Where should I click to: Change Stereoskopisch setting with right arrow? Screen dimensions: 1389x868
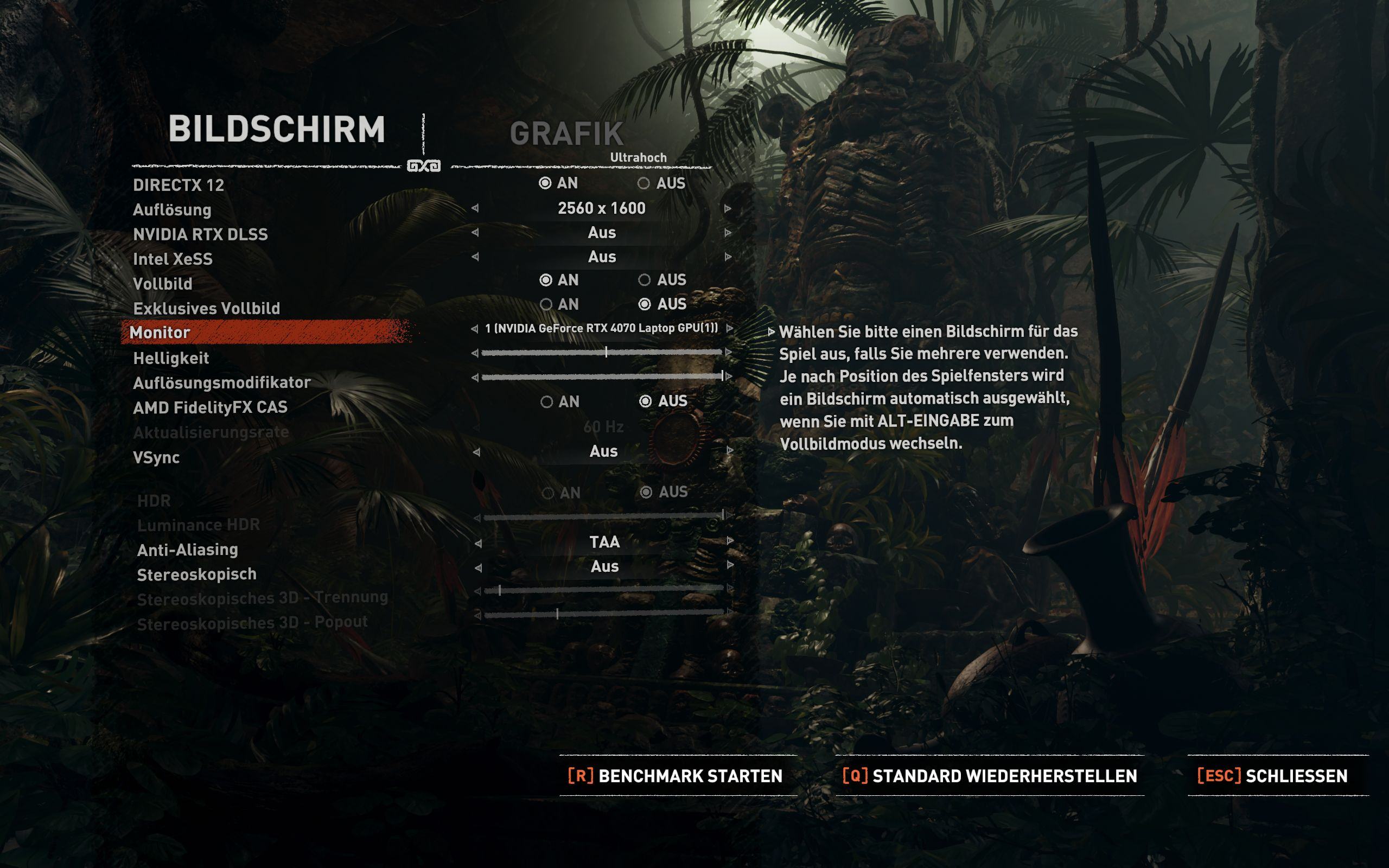pyautogui.click(x=730, y=565)
